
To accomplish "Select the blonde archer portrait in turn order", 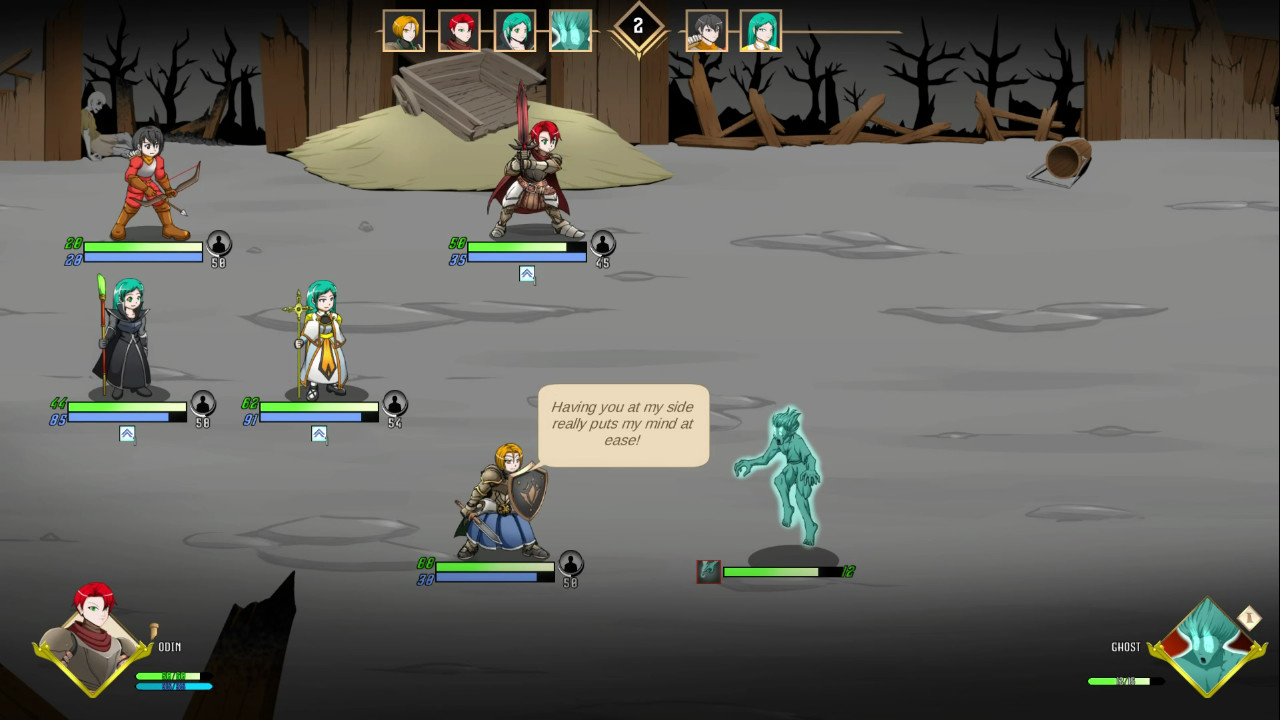I will tap(402, 30).
